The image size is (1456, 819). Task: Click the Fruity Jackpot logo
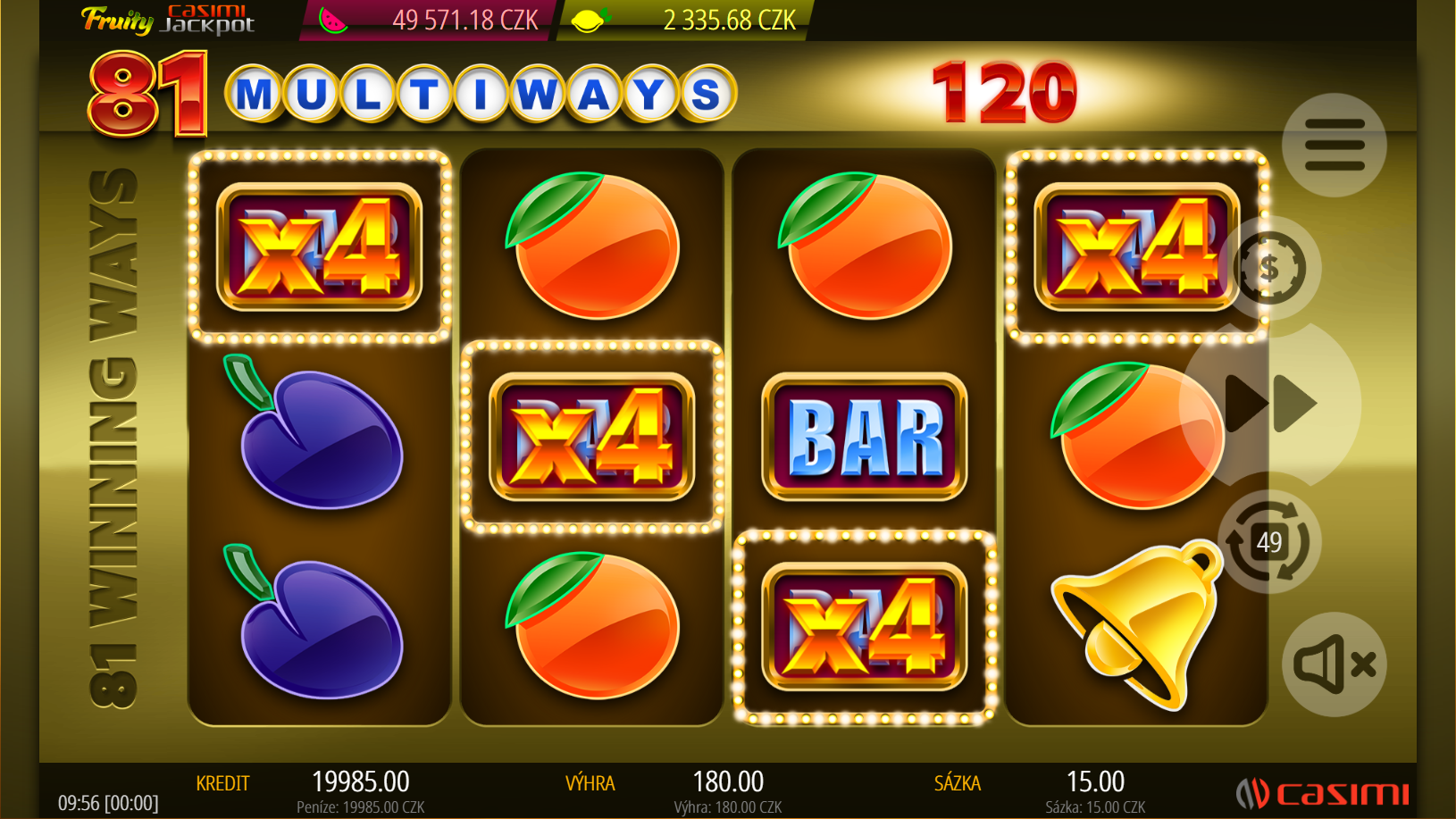pyautogui.click(x=168, y=20)
